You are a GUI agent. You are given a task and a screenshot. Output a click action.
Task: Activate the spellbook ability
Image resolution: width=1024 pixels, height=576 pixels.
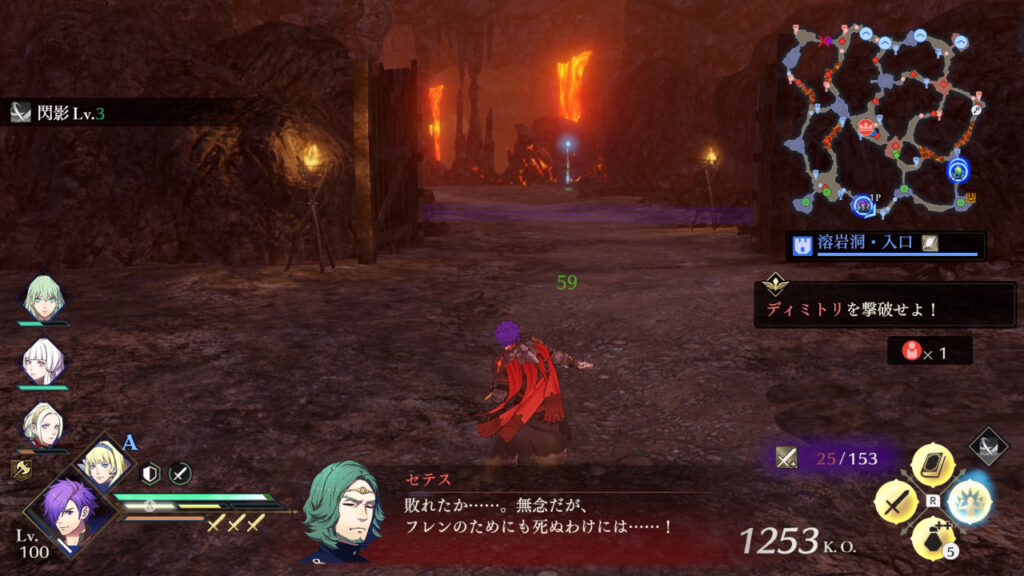932,464
